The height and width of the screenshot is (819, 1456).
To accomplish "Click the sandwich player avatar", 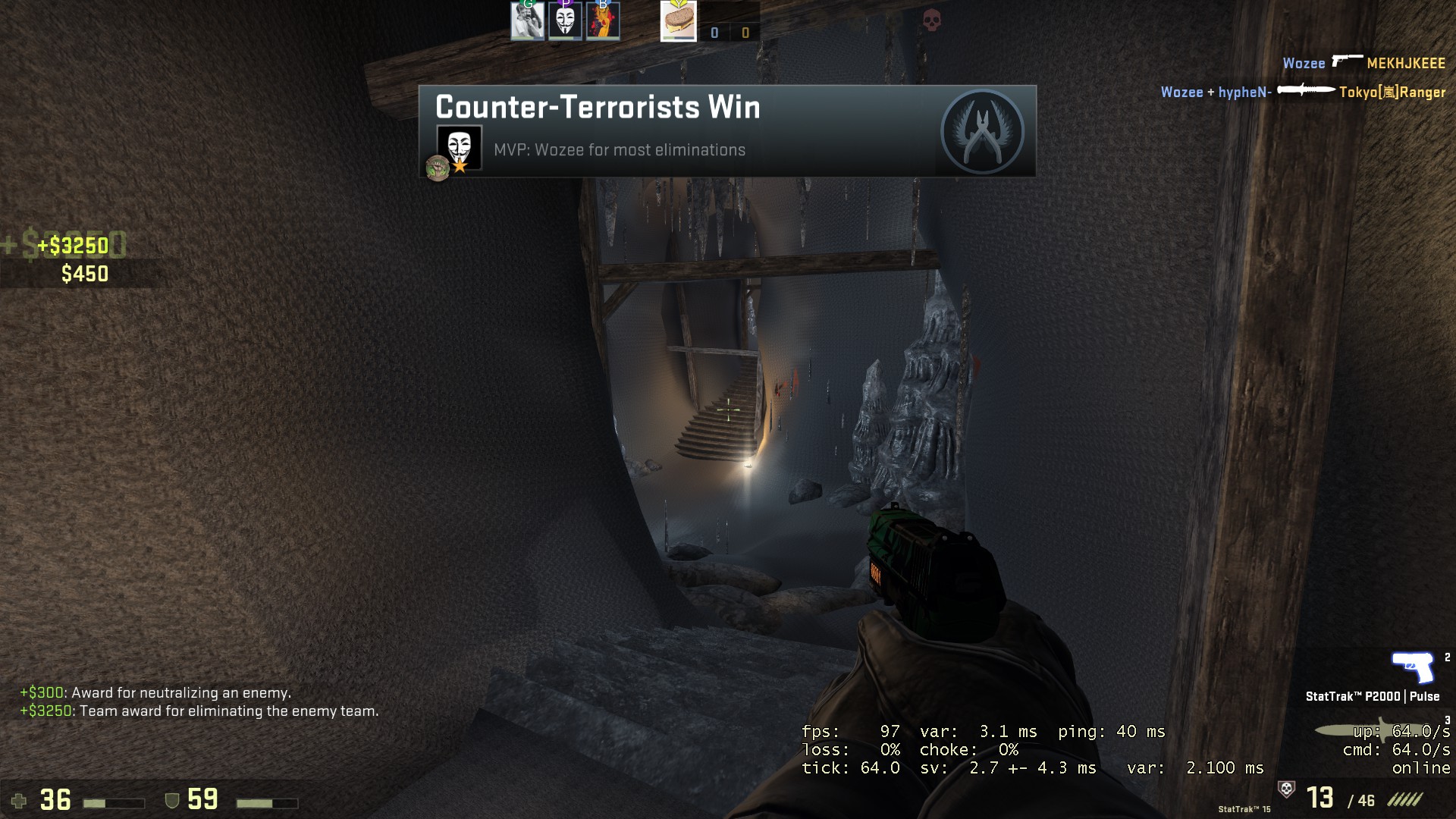I will (678, 21).
